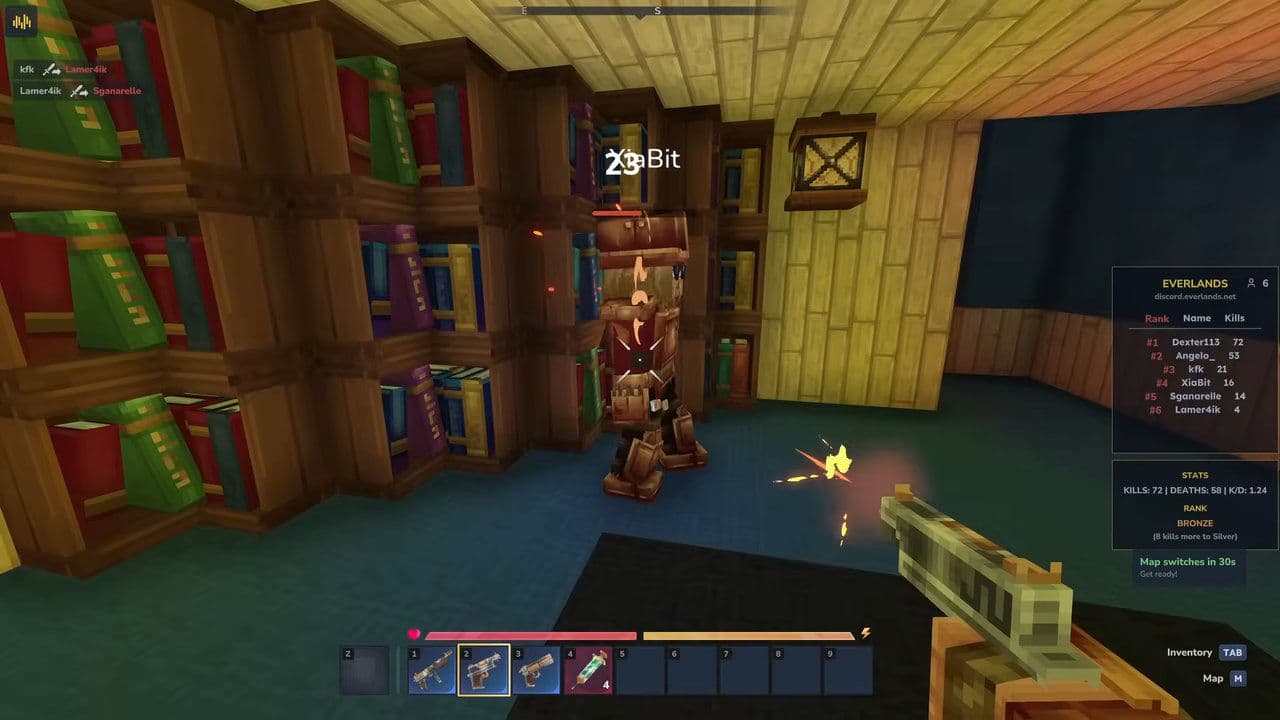Select empty hotbar slot 5

(641, 668)
